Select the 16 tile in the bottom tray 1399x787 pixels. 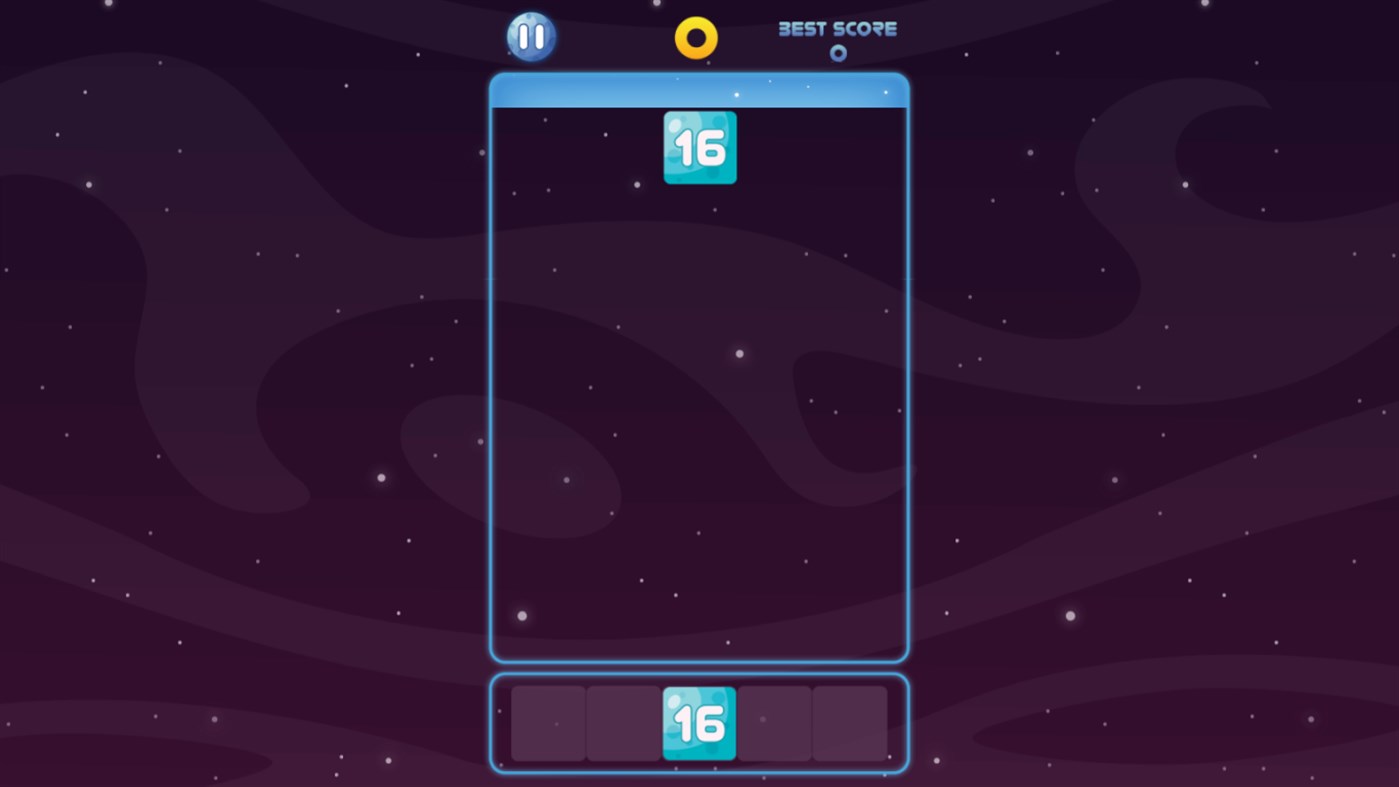(699, 722)
